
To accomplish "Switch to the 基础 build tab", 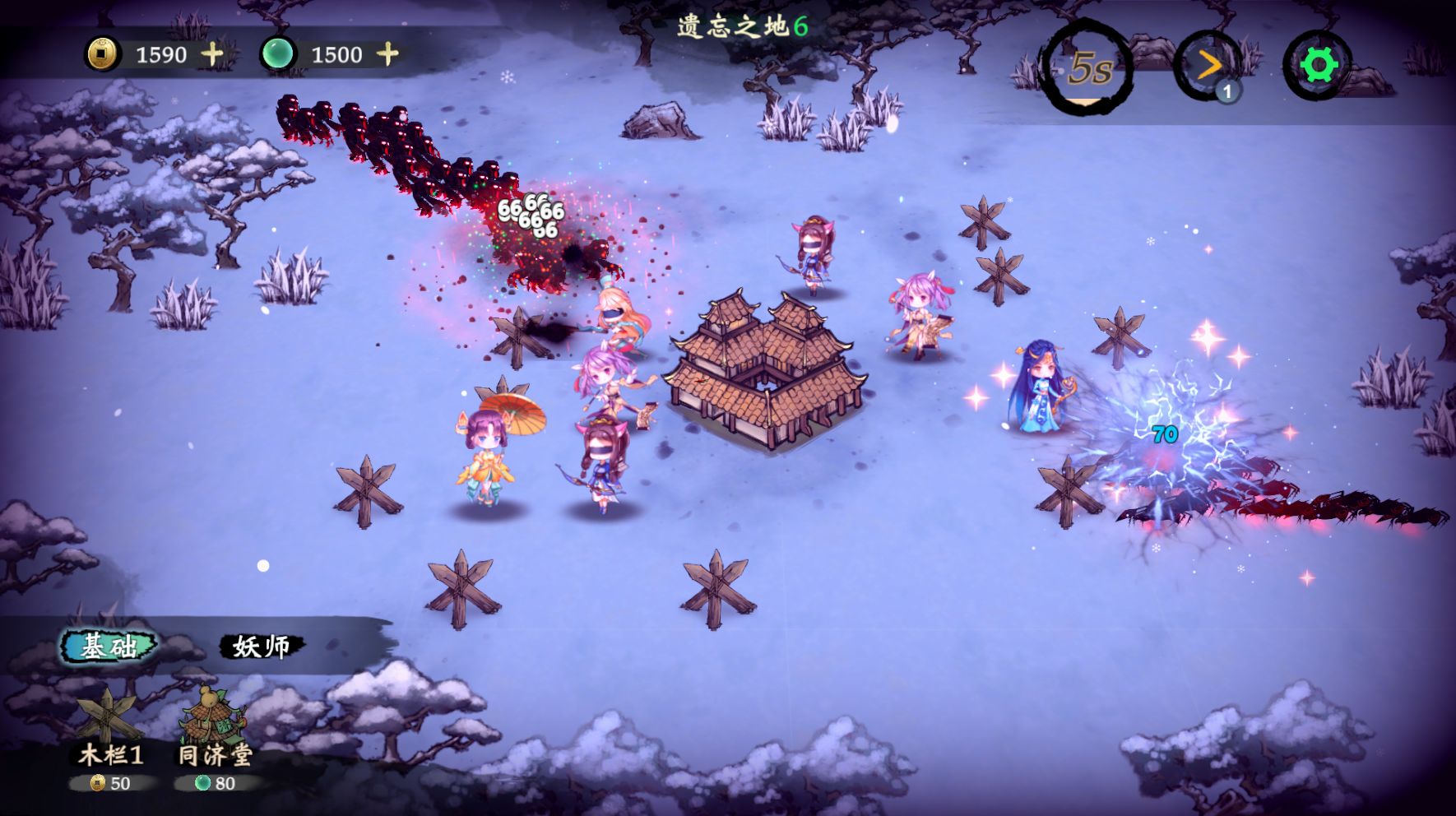I will [109, 647].
